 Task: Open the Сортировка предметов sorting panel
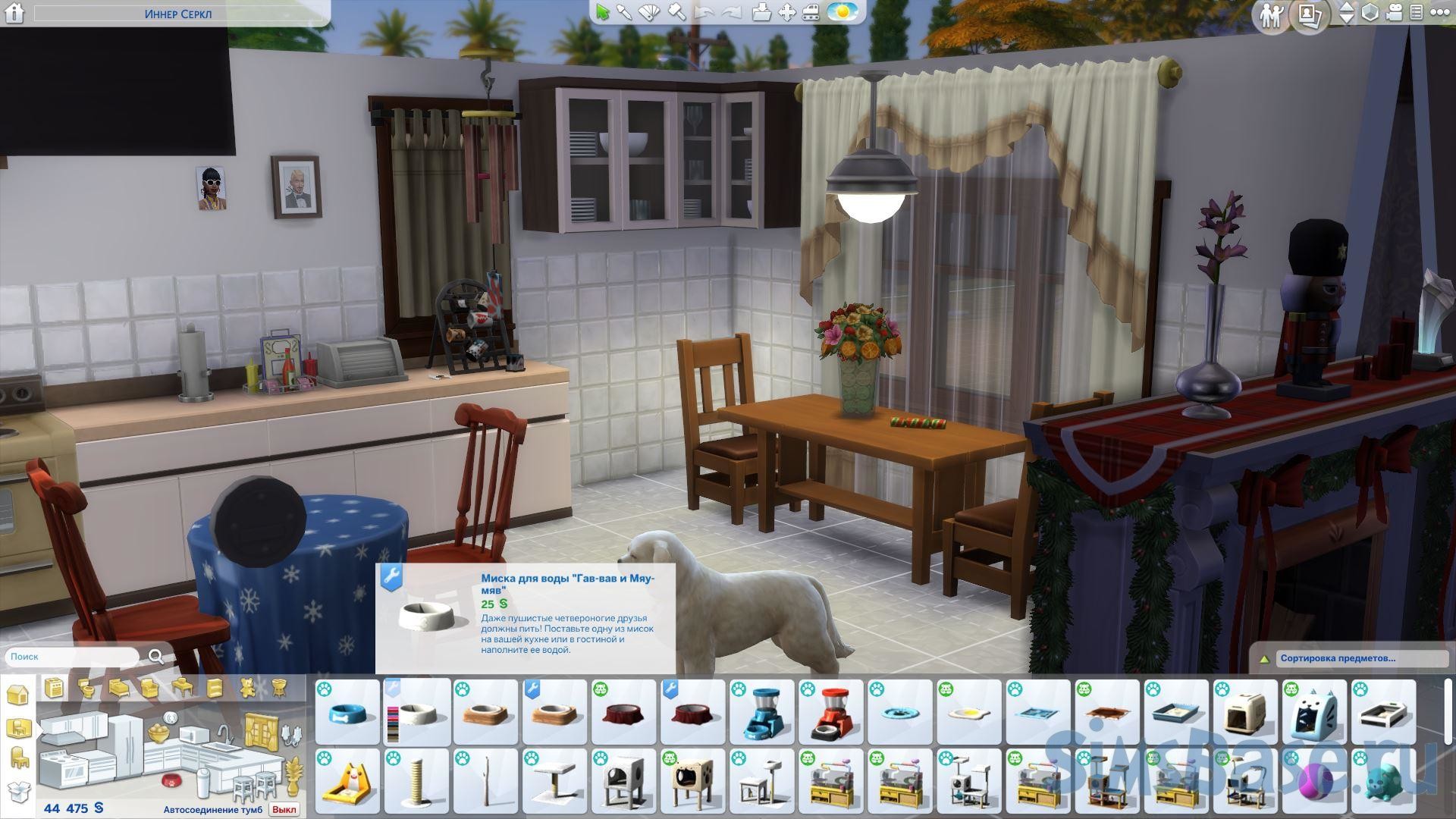(1361, 658)
